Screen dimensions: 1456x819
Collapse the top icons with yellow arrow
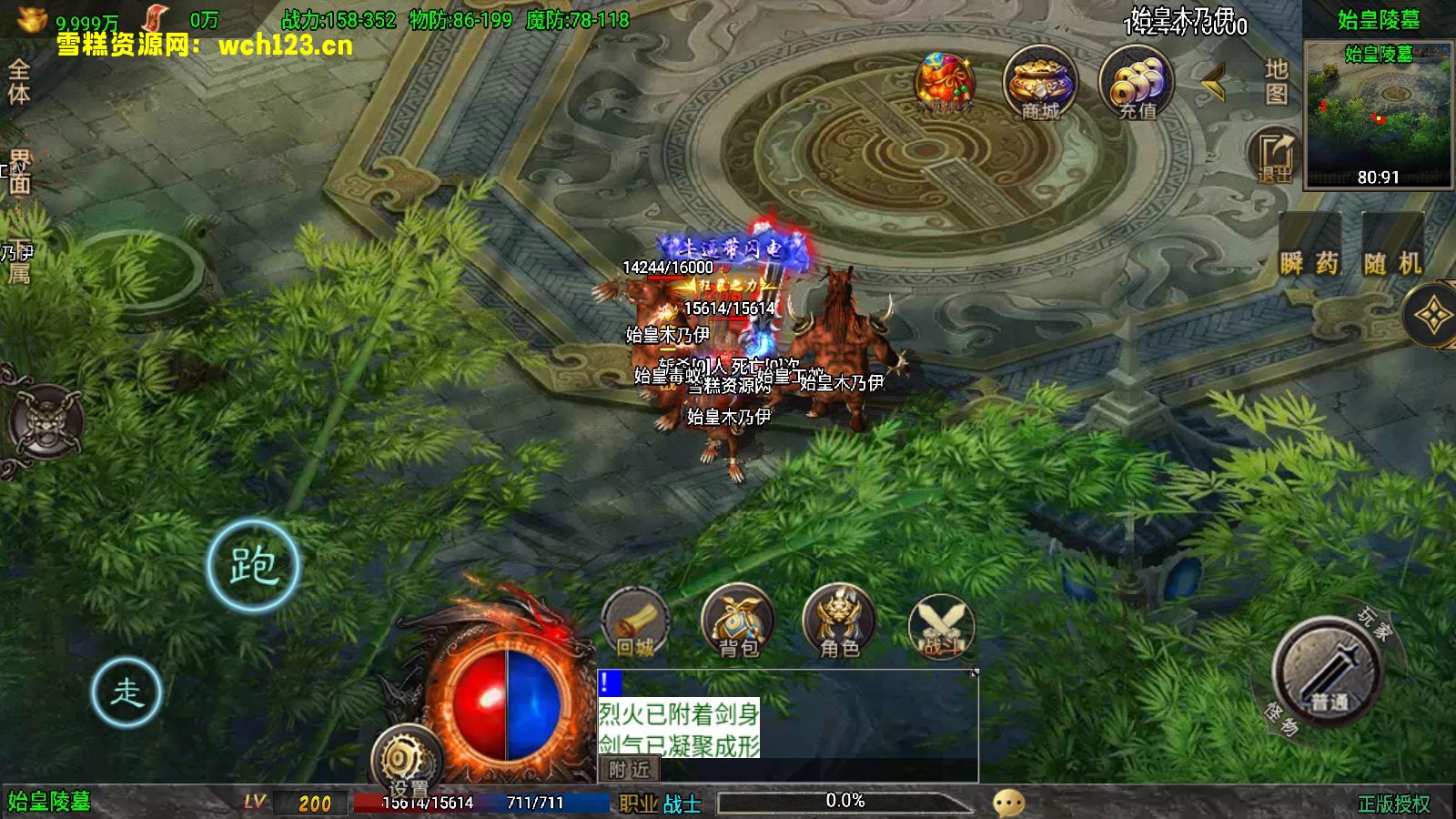pyautogui.click(x=1212, y=84)
